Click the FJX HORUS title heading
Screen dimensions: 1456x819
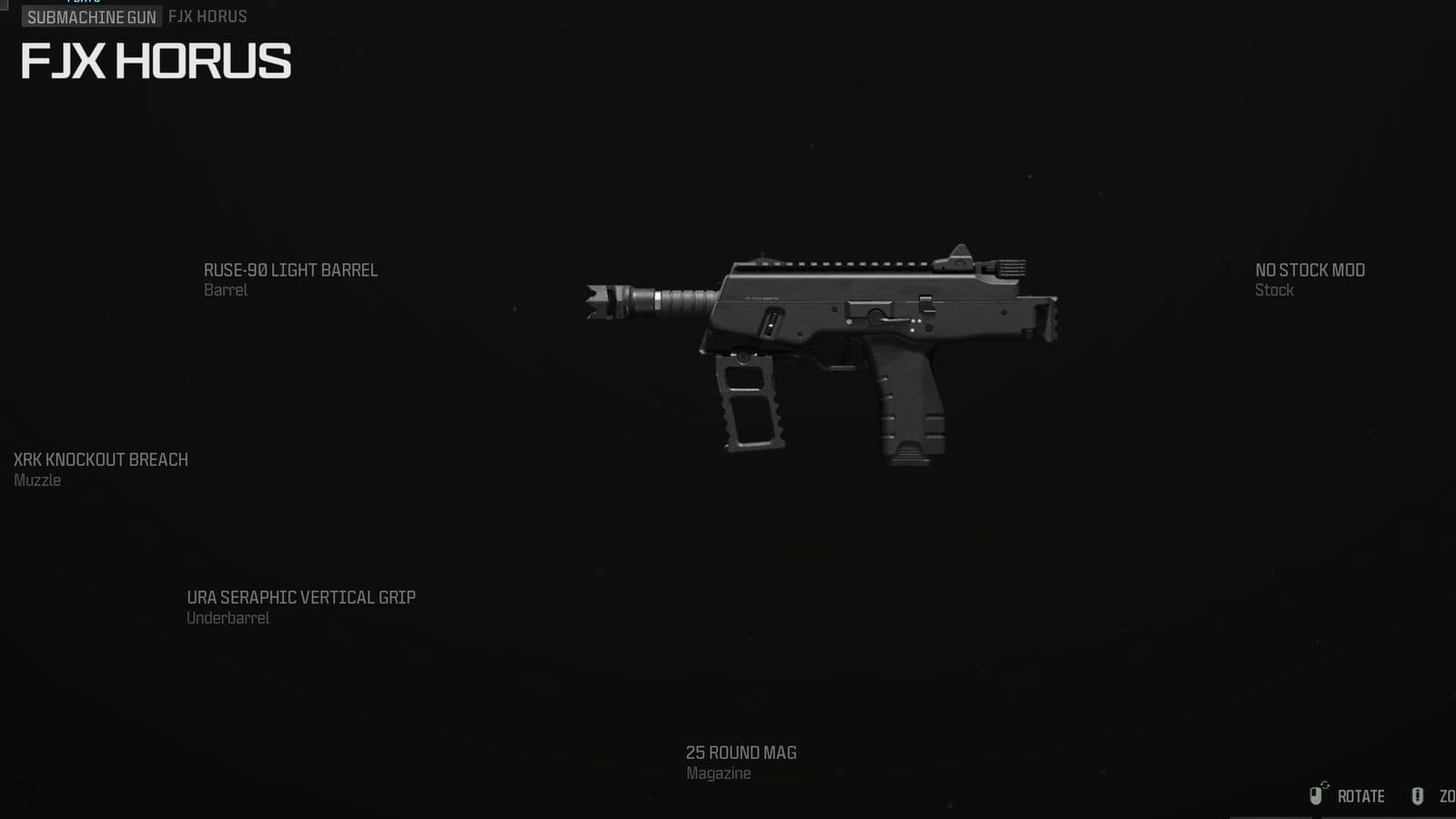point(153,63)
